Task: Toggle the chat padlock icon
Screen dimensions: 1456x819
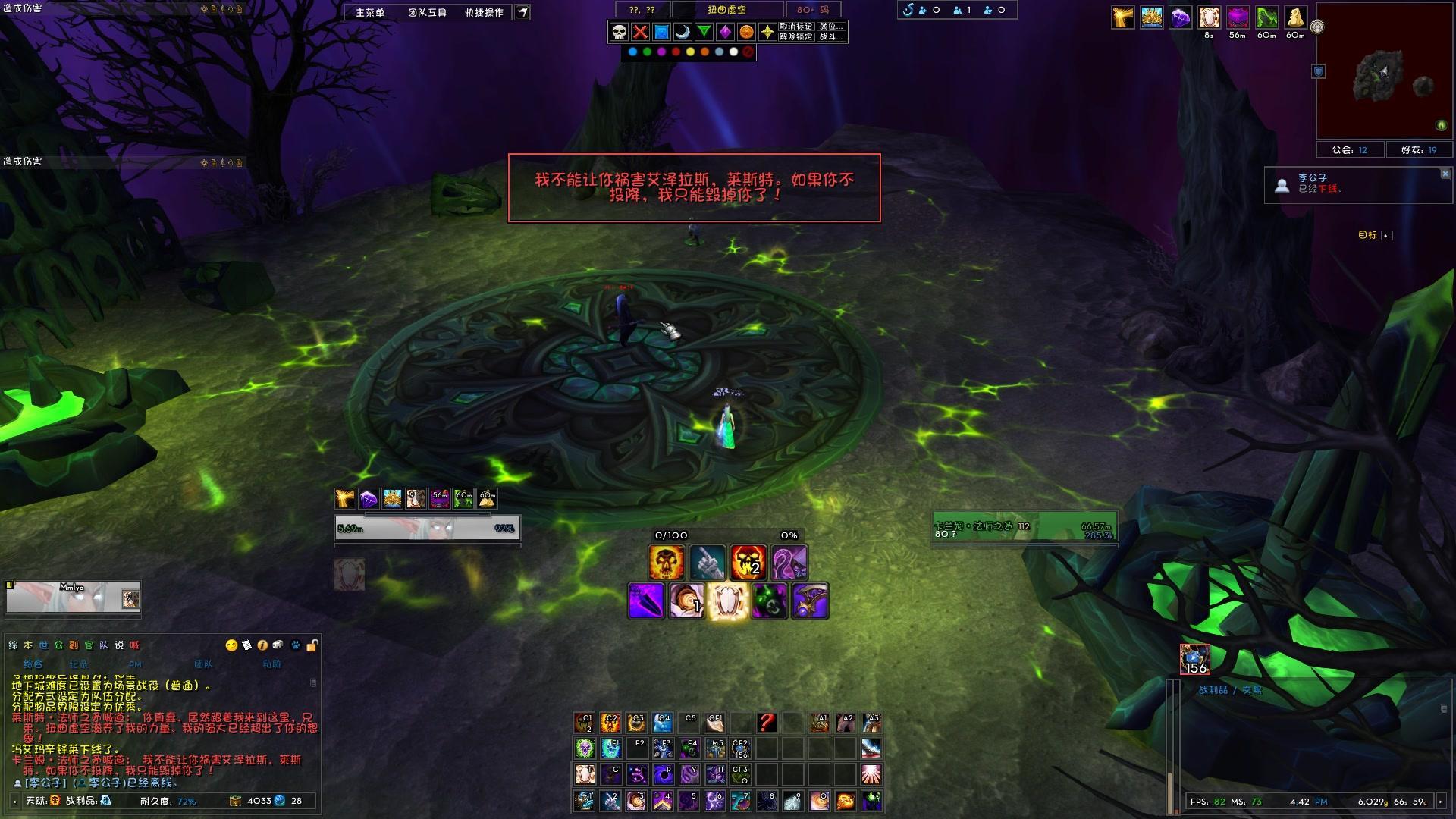Action: click(x=311, y=645)
